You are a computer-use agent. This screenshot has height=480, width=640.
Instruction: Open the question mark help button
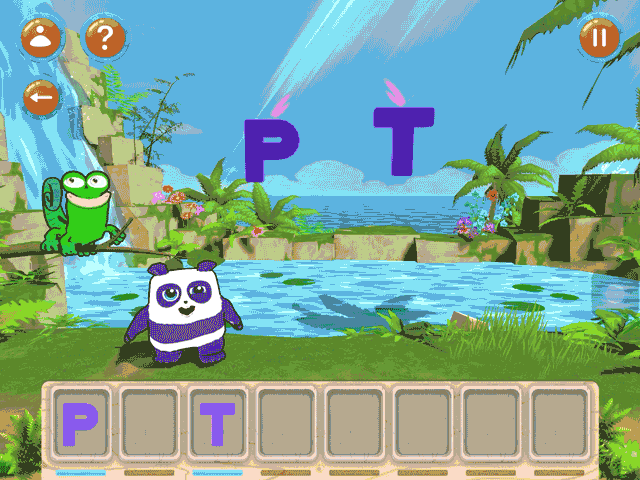tap(104, 39)
